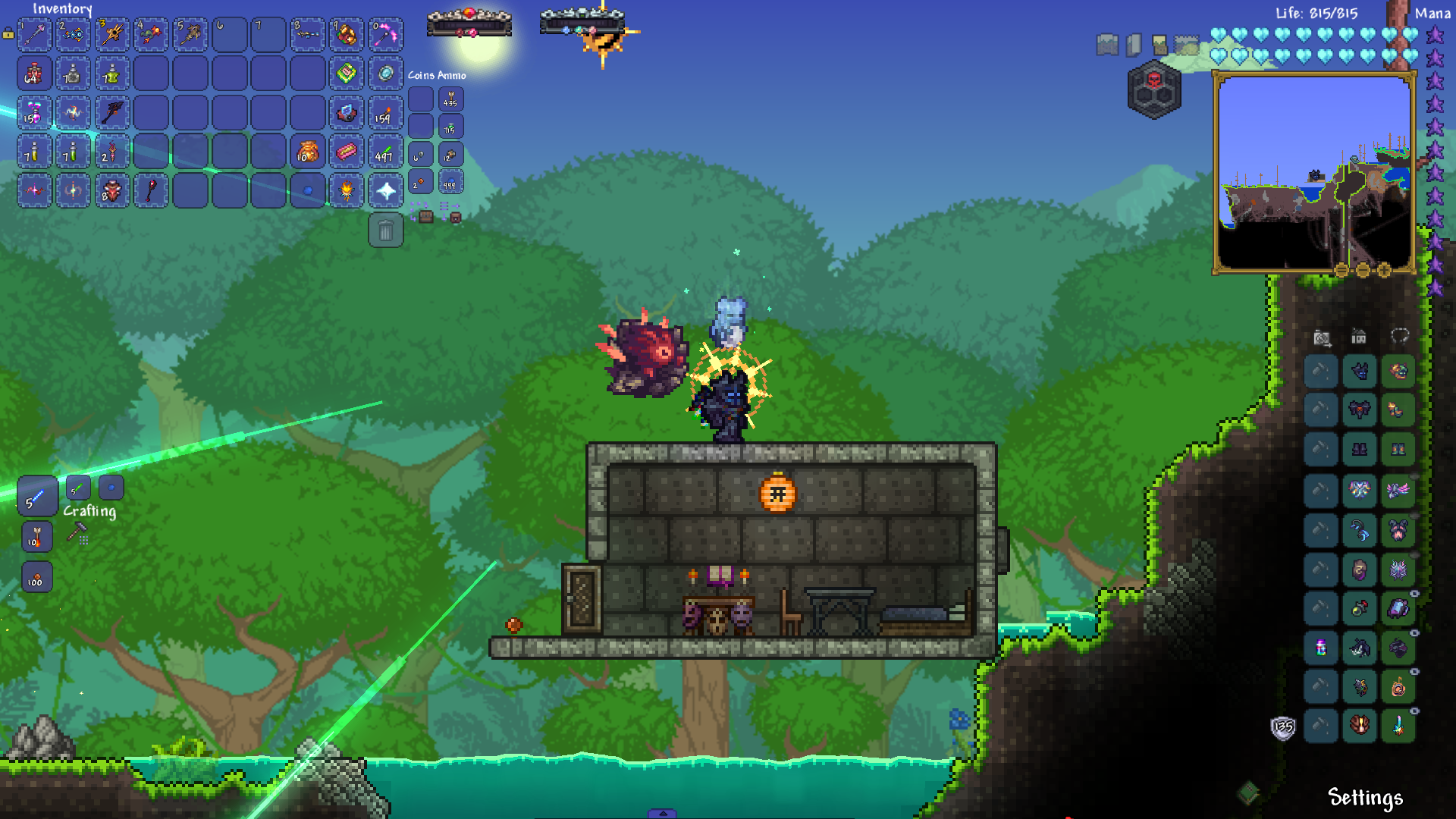Click the rainbow dye slot

(x=1320, y=648)
